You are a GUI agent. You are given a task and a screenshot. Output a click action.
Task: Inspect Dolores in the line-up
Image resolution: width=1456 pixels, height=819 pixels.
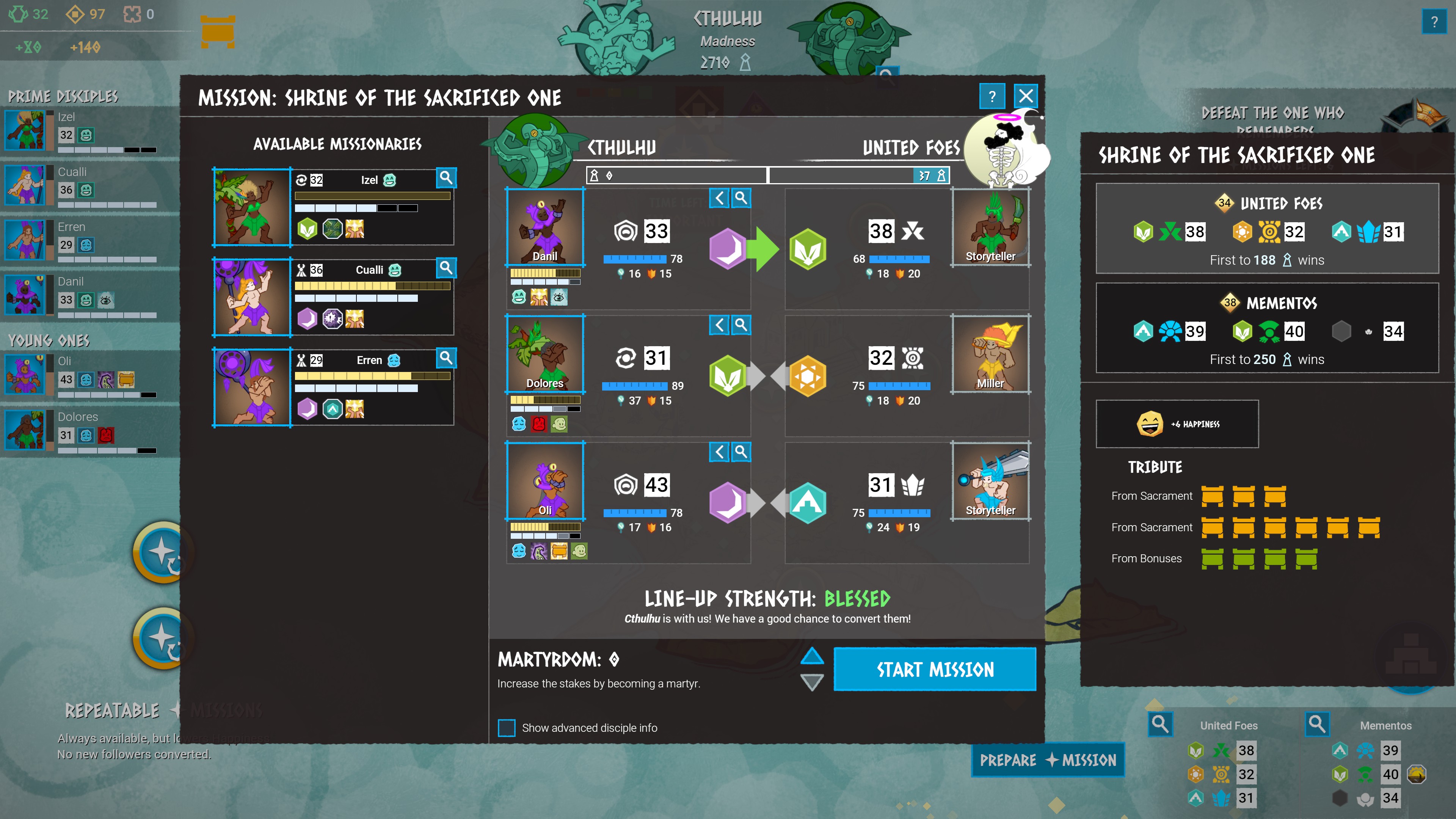pyautogui.click(x=741, y=325)
